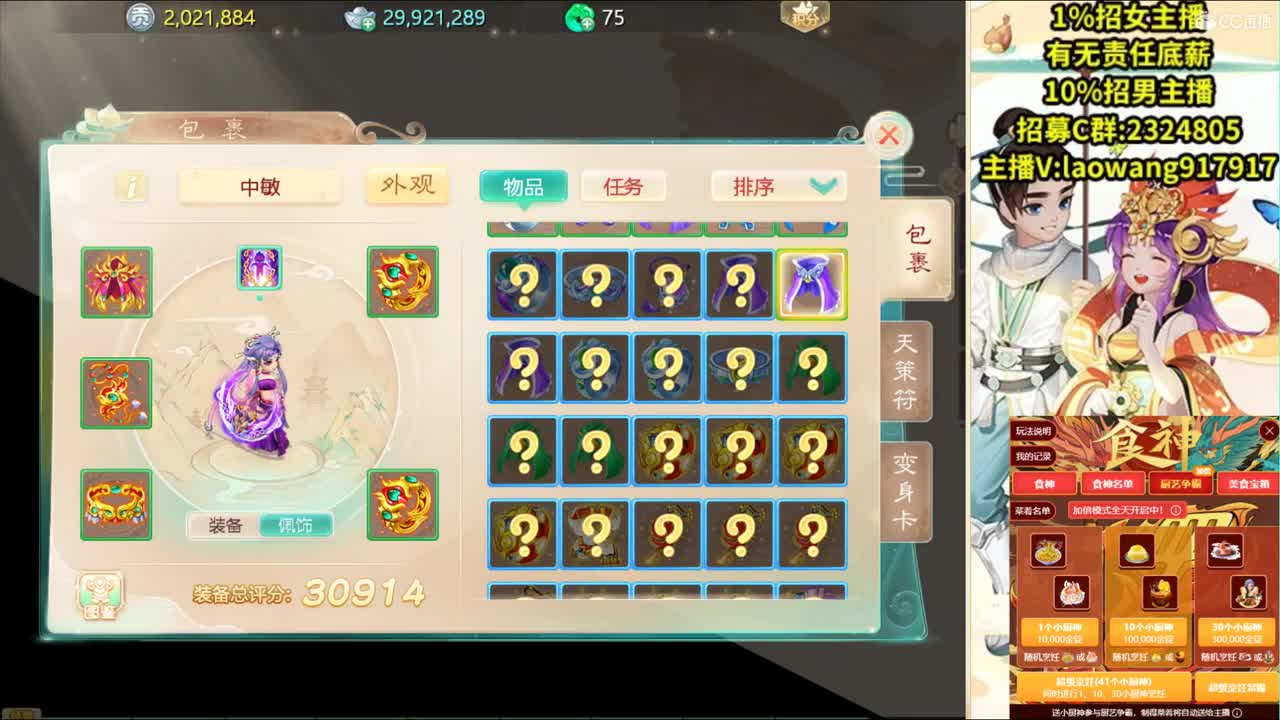Open the info "i" icon in the bag panel
1280x720 pixels.
[130, 186]
